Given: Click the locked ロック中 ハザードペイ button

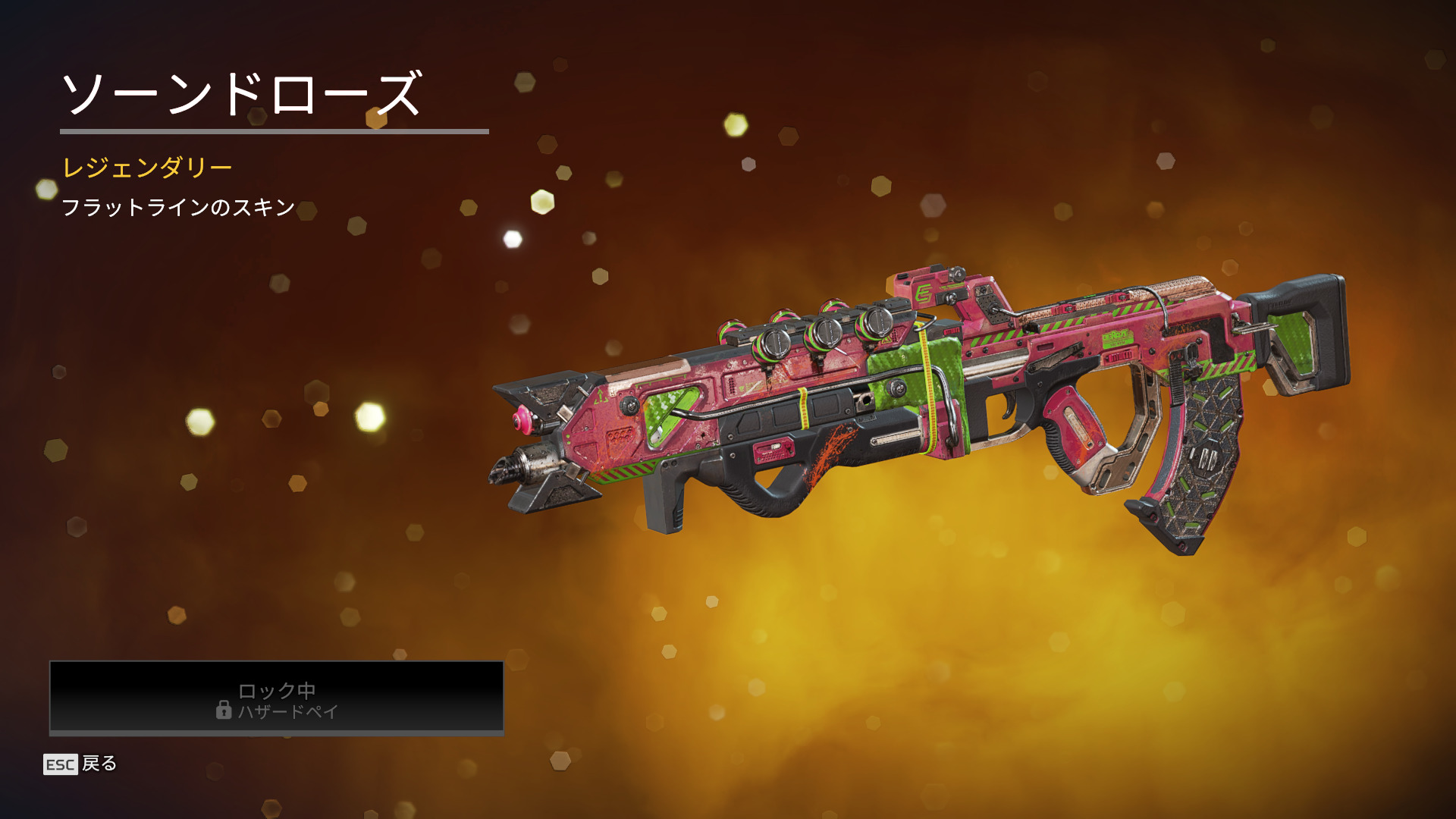Looking at the screenshot, I should (276, 698).
